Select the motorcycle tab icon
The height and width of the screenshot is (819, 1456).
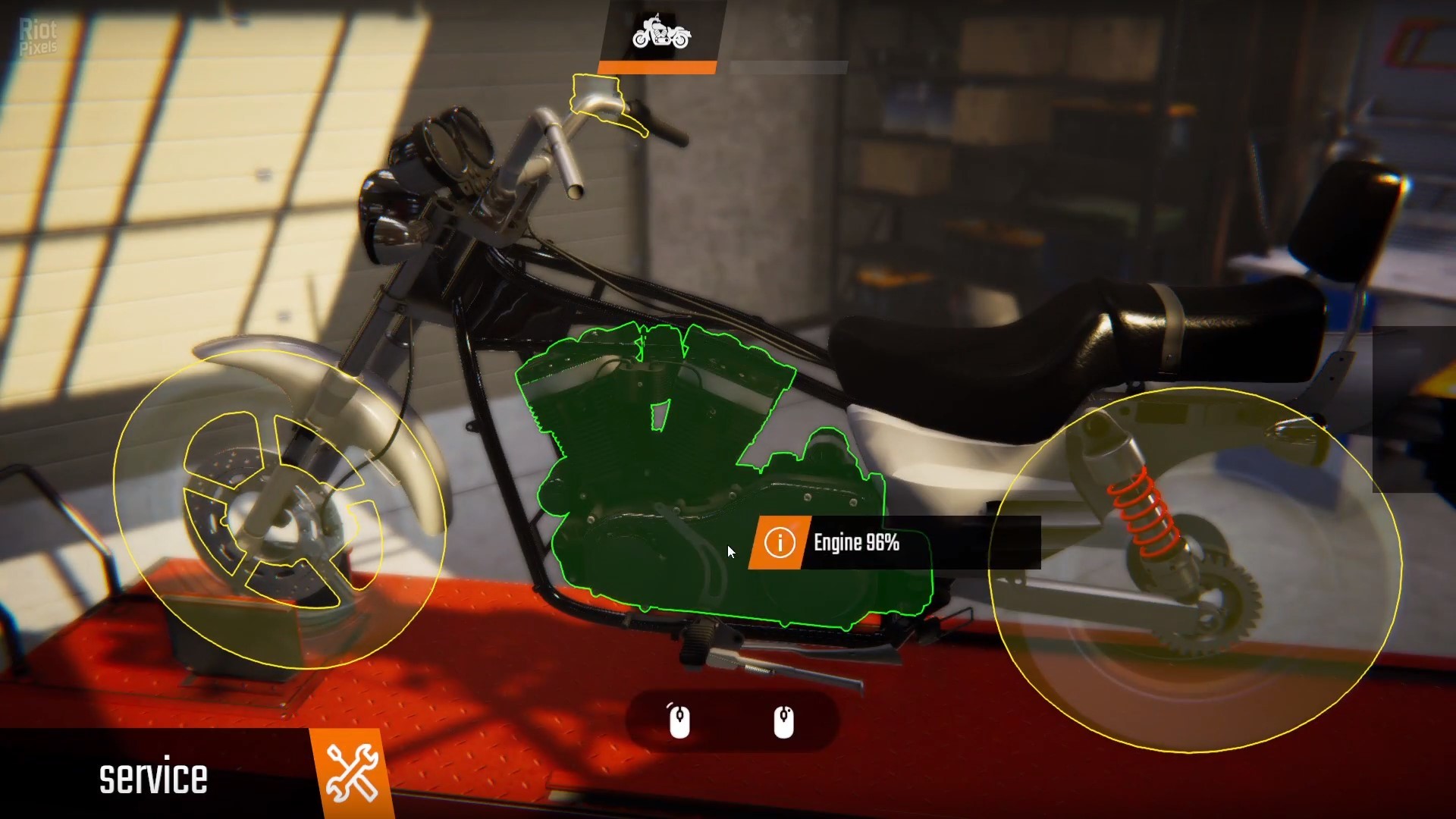[x=661, y=34]
